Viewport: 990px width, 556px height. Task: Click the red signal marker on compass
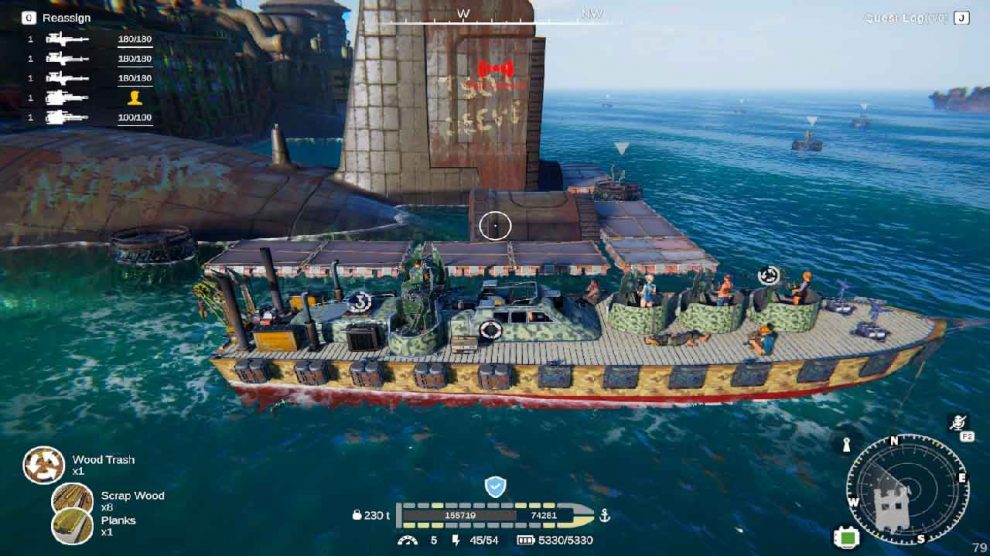point(501,69)
